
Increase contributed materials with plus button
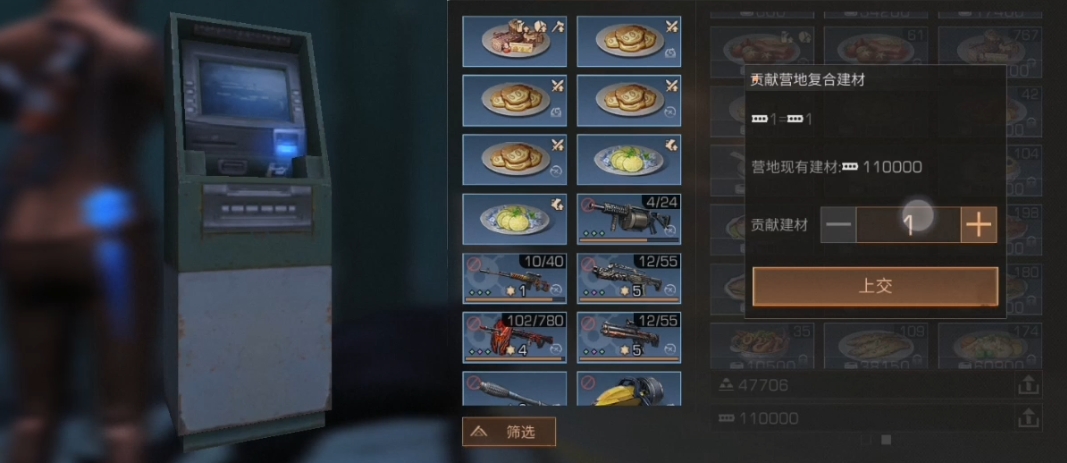click(979, 225)
